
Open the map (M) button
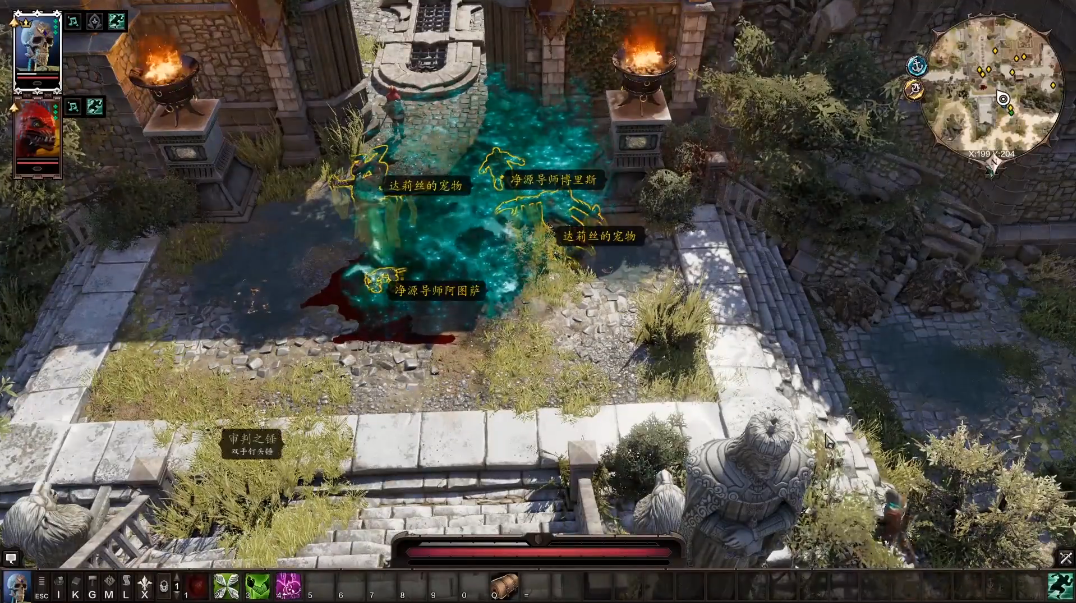tap(109, 587)
